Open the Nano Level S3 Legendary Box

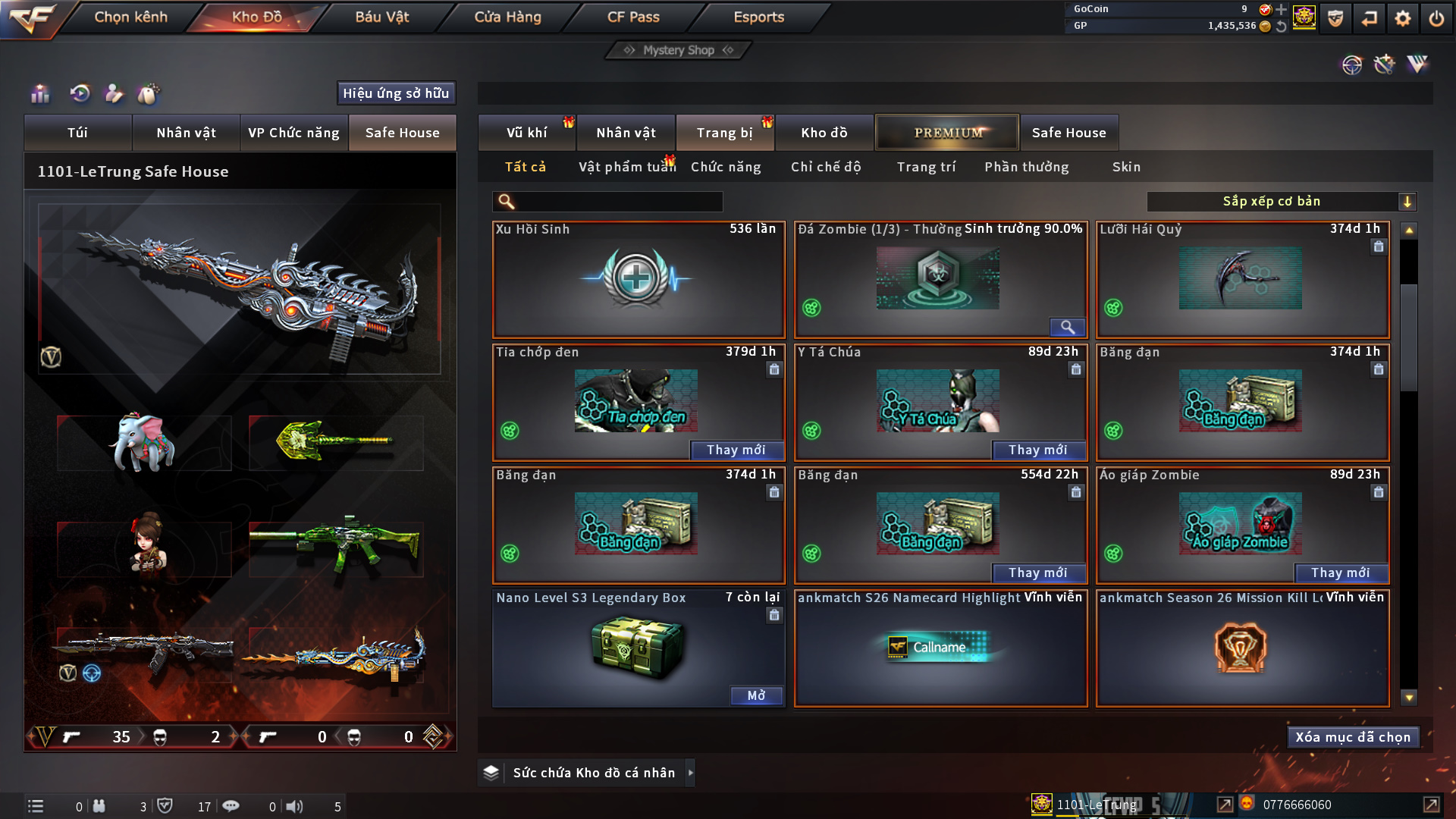(x=756, y=696)
